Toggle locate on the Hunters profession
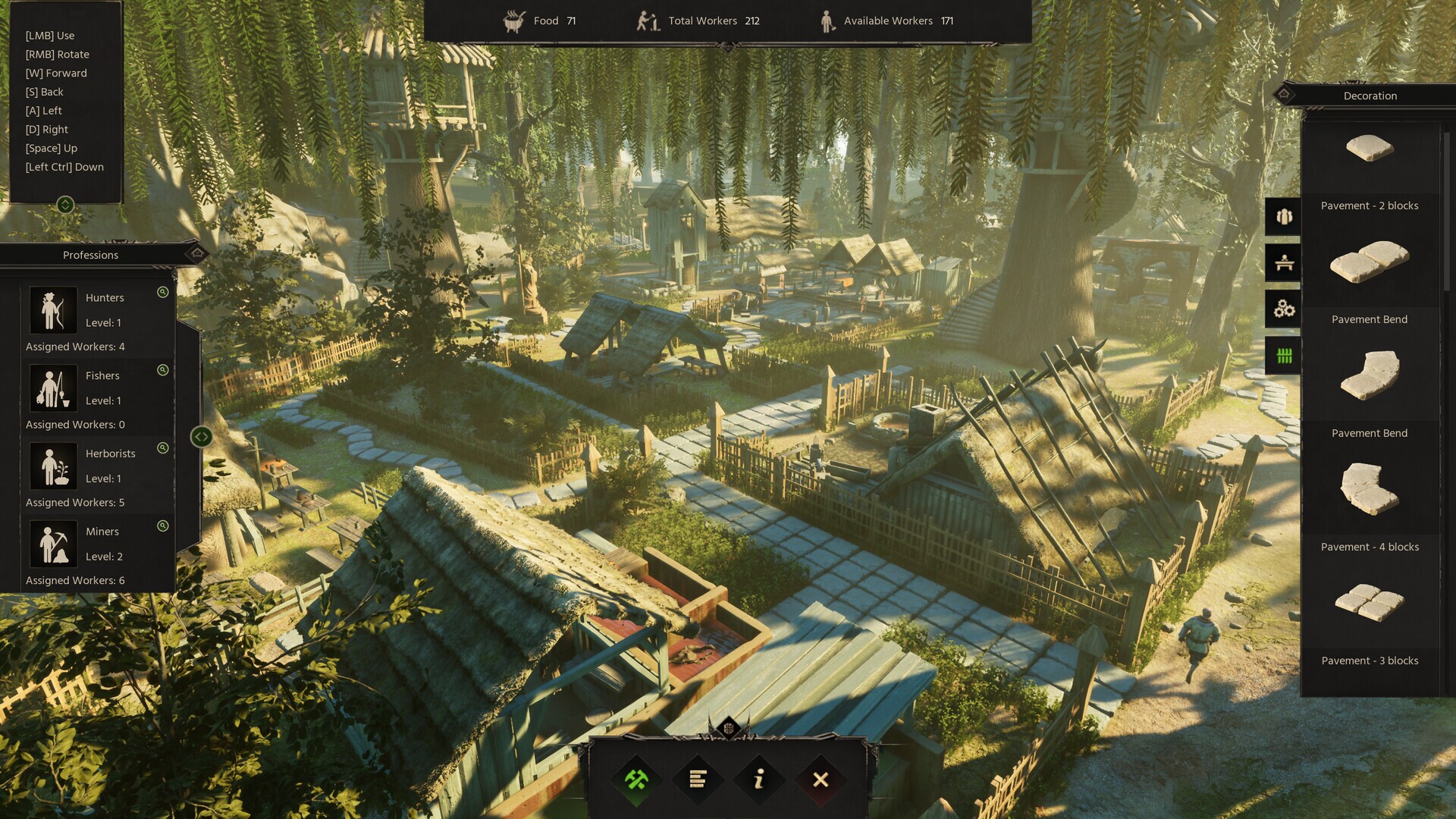Image resolution: width=1456 pixels, height=819 pixels. (x=162, y=292)
